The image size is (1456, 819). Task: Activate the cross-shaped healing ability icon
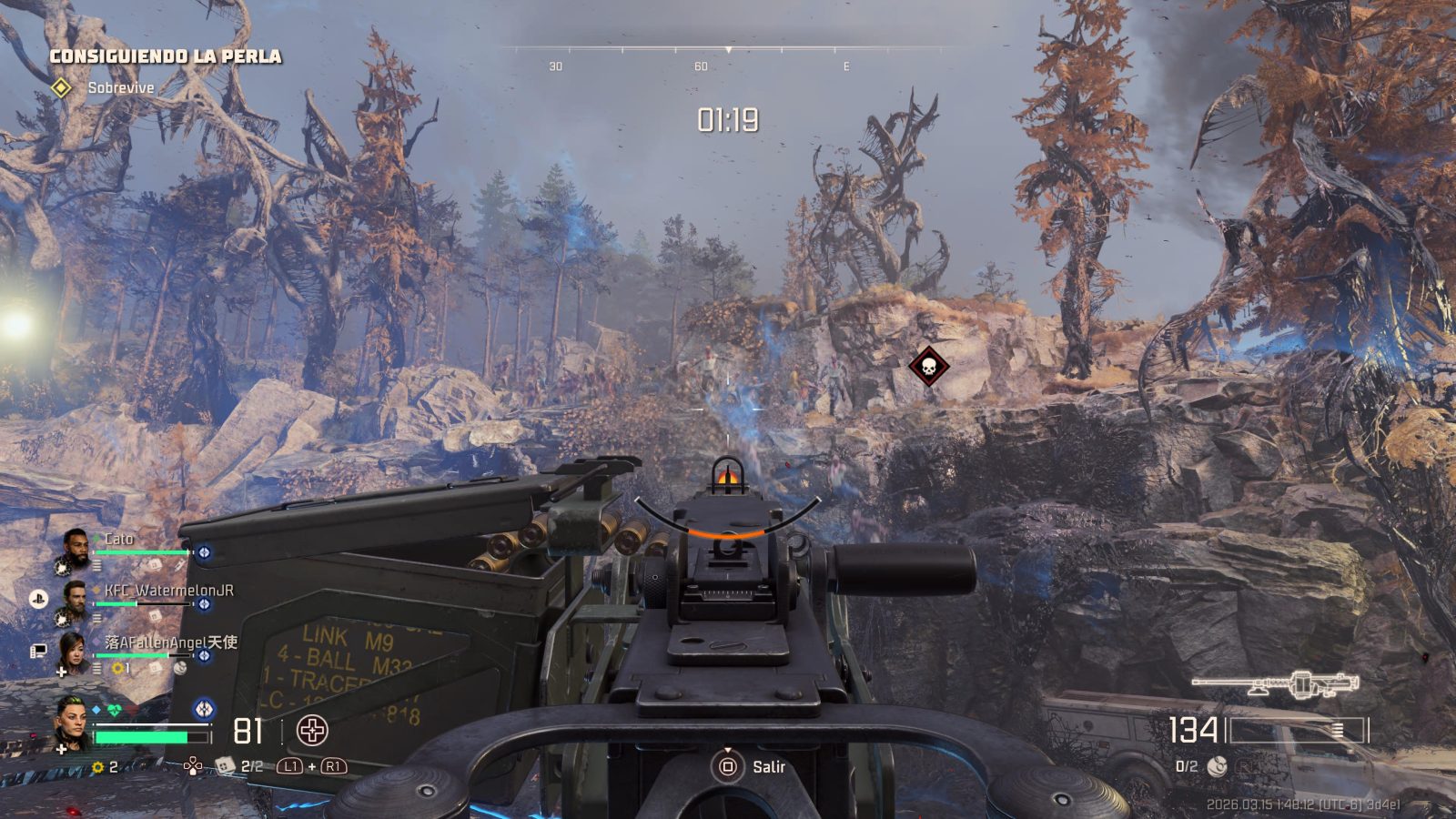(312, 730)
